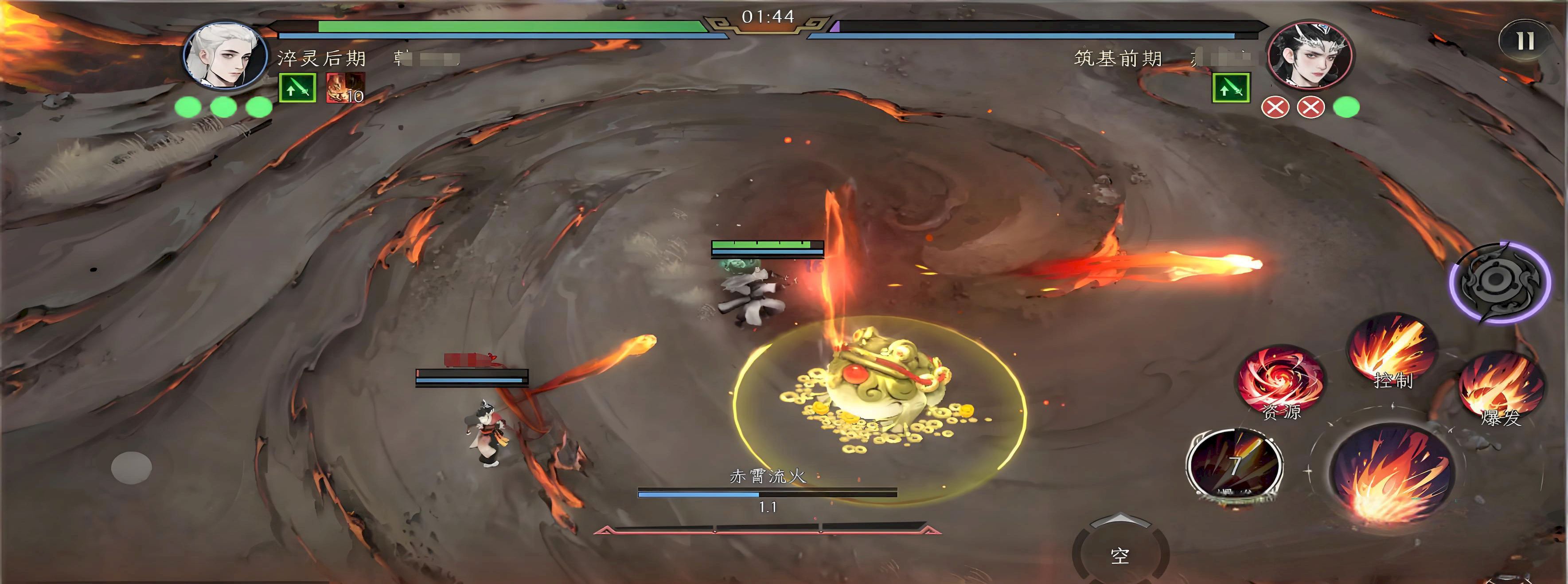Tap the skill on 7-second cooldown
1568x584 pixels.
click(x=1234, y=466)
